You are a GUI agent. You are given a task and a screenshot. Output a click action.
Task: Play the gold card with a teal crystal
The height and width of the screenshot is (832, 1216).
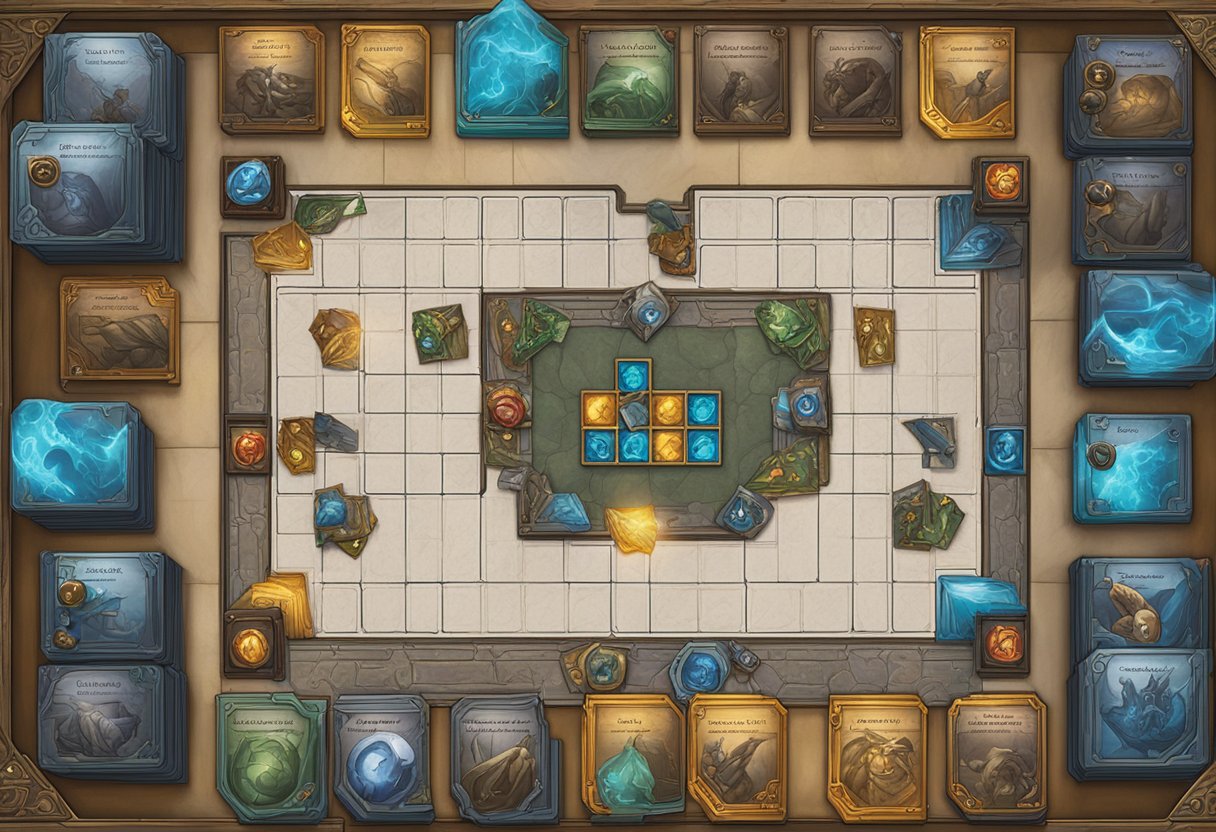click(x=632, y=757)
